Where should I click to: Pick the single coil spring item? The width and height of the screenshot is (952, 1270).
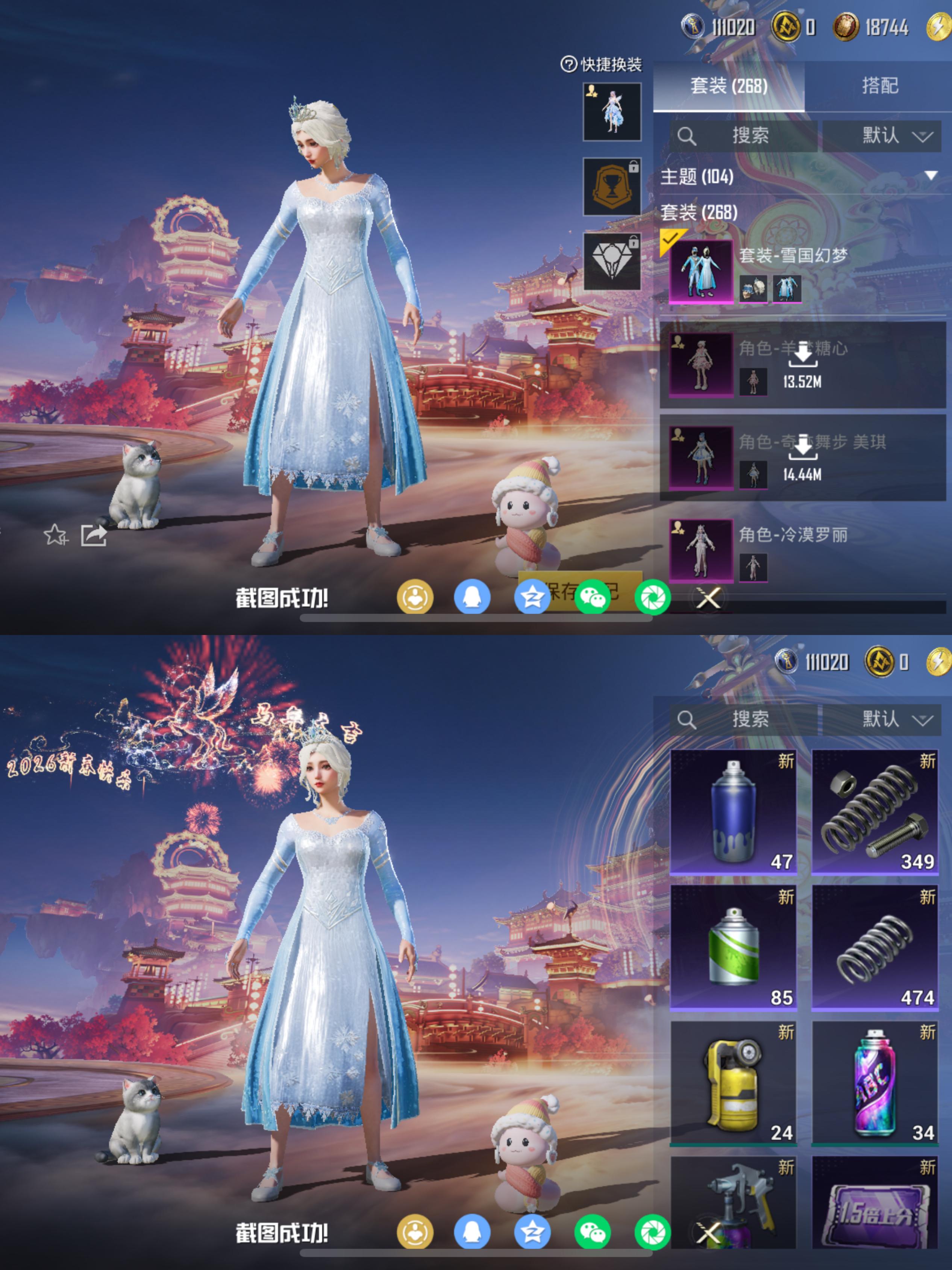(875, 947)
